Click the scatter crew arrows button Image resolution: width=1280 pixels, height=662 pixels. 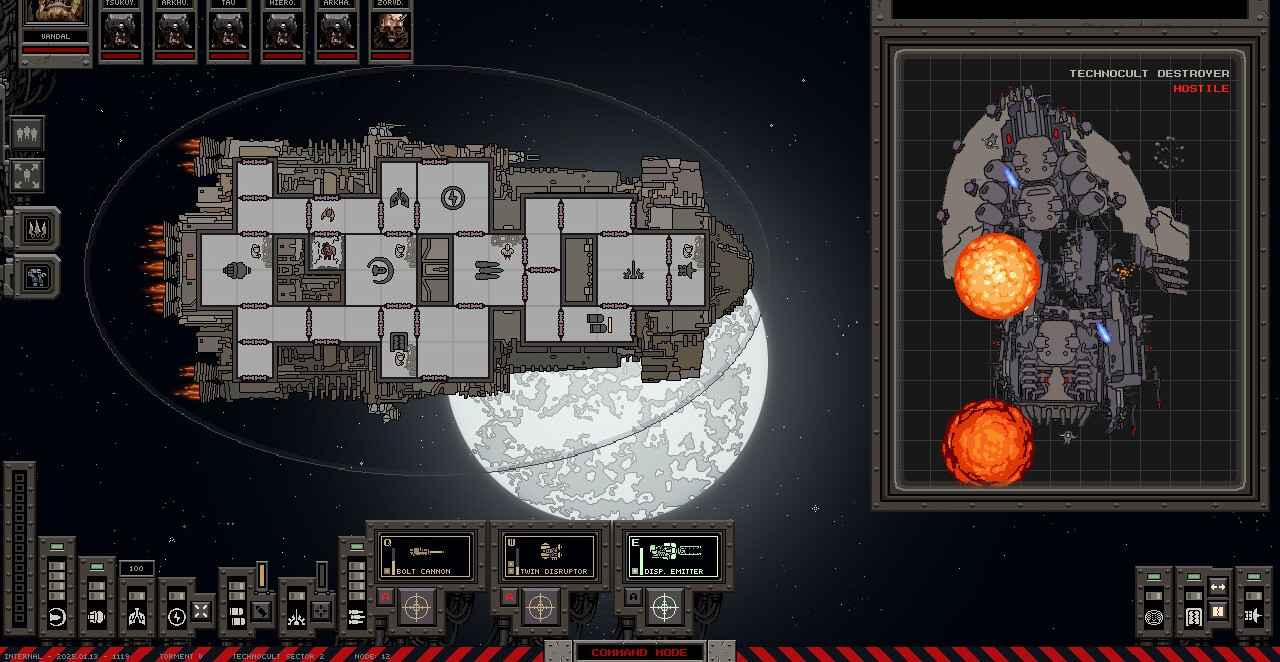[27, 176]
